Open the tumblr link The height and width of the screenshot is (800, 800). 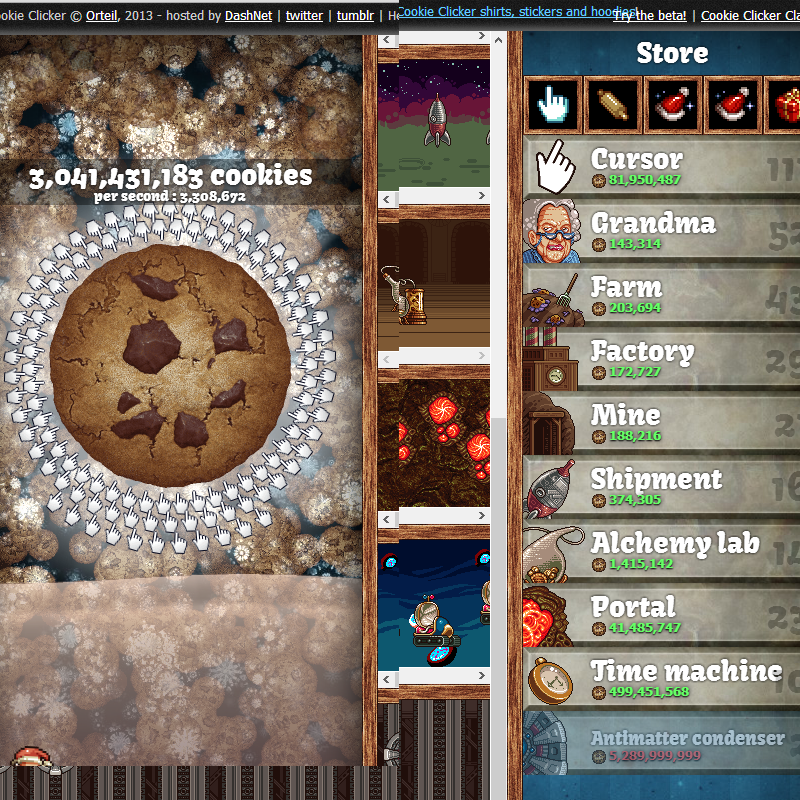[x=355, y=16]
